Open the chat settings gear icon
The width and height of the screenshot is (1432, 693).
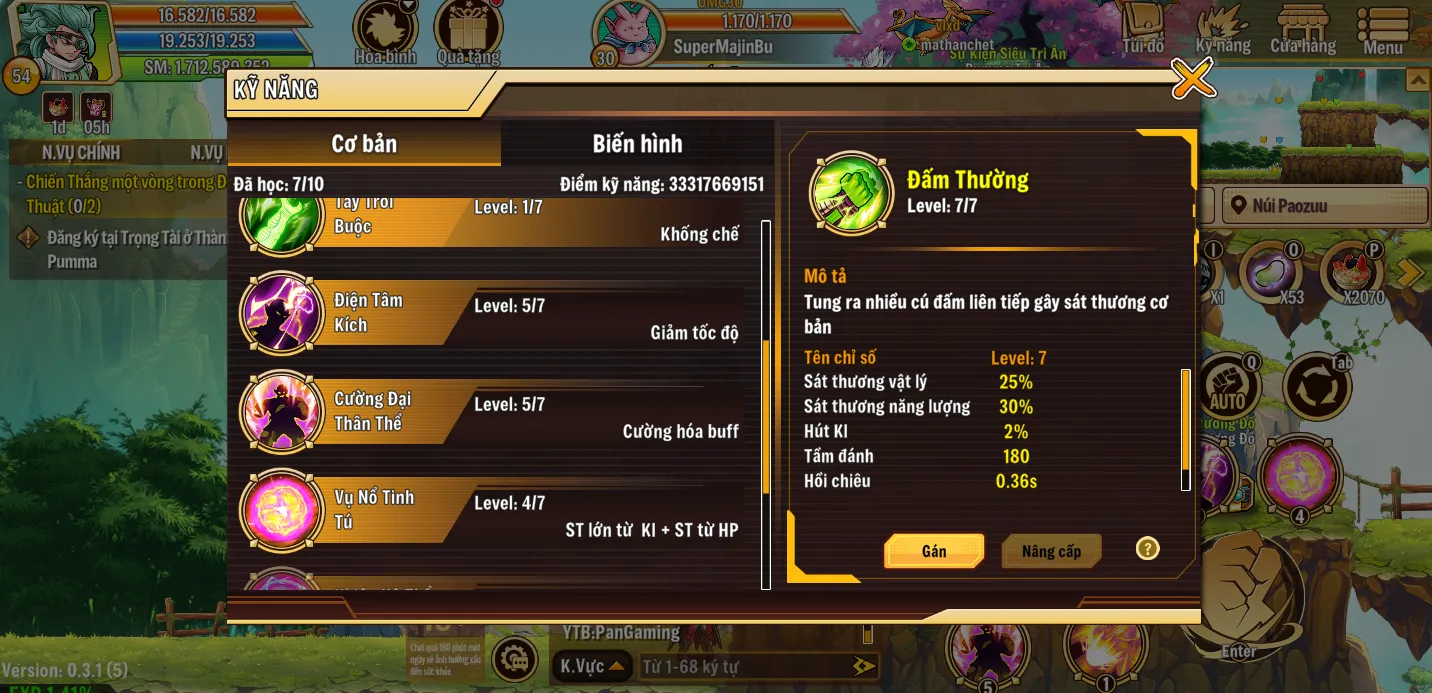pyautogui.click(x=515, y=660)
